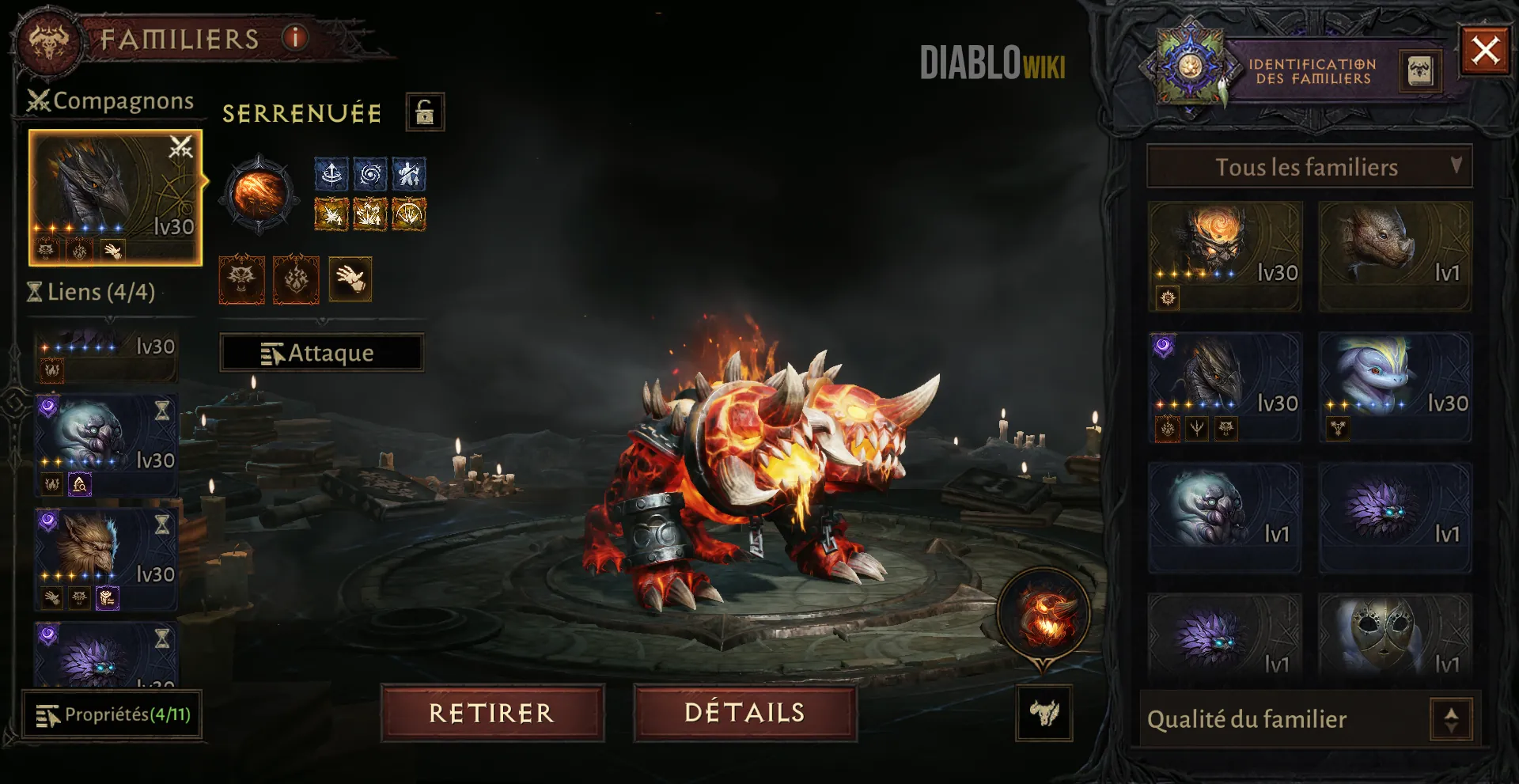This screenshot has width=1519, height=784.
Task: Select the wolf emblem slot
Action: [241, 279]
